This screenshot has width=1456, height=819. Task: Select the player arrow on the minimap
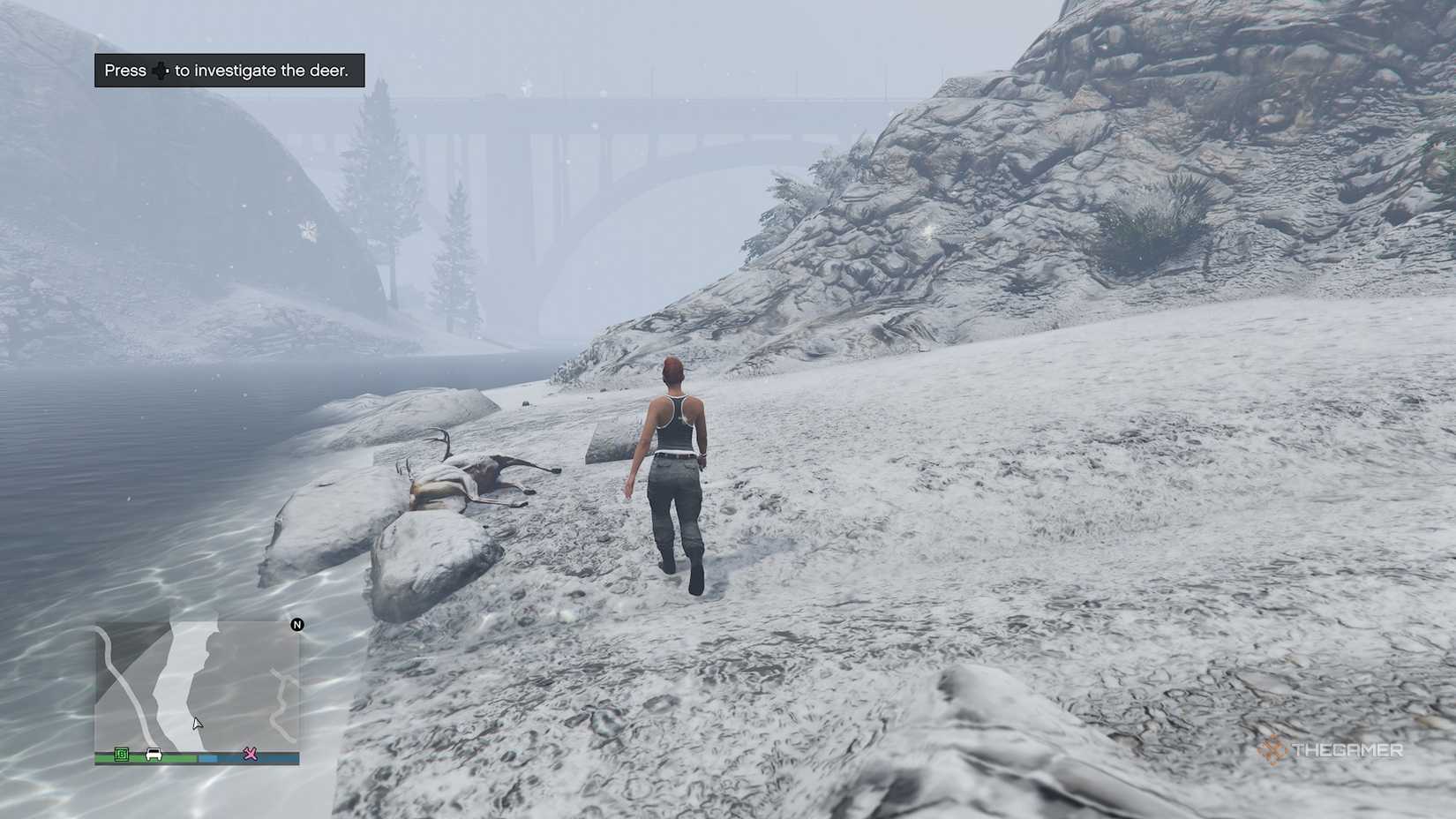(198, 723)
